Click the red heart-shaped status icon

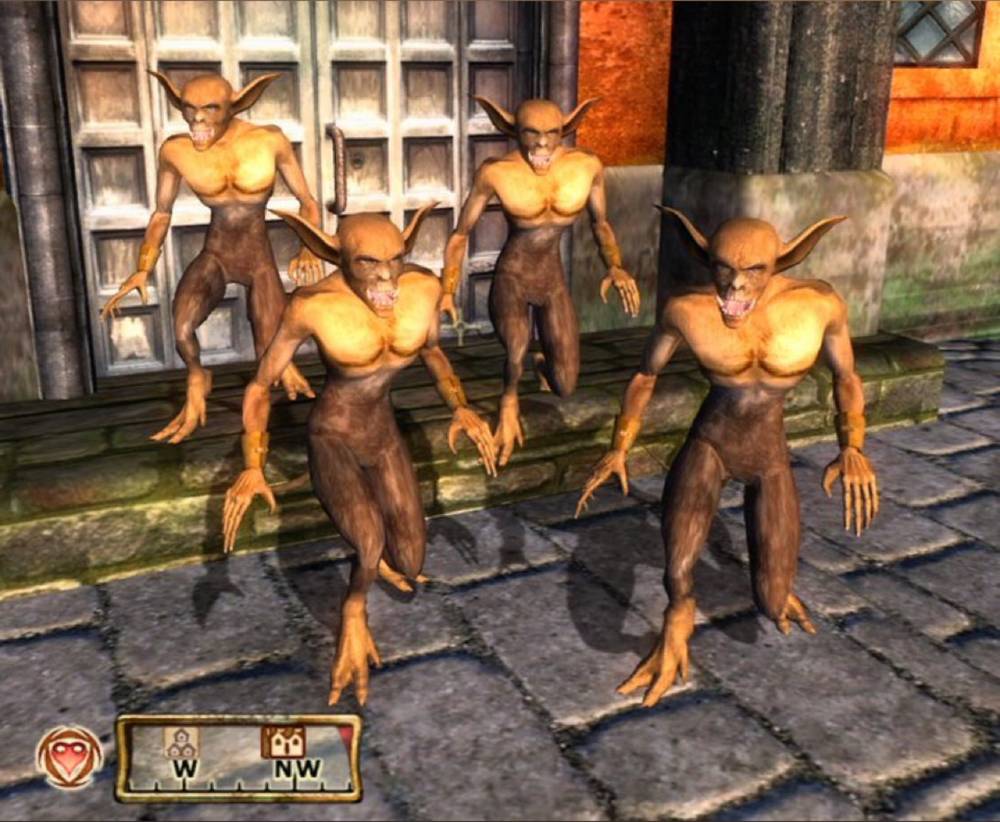click(x=69, y=756)
